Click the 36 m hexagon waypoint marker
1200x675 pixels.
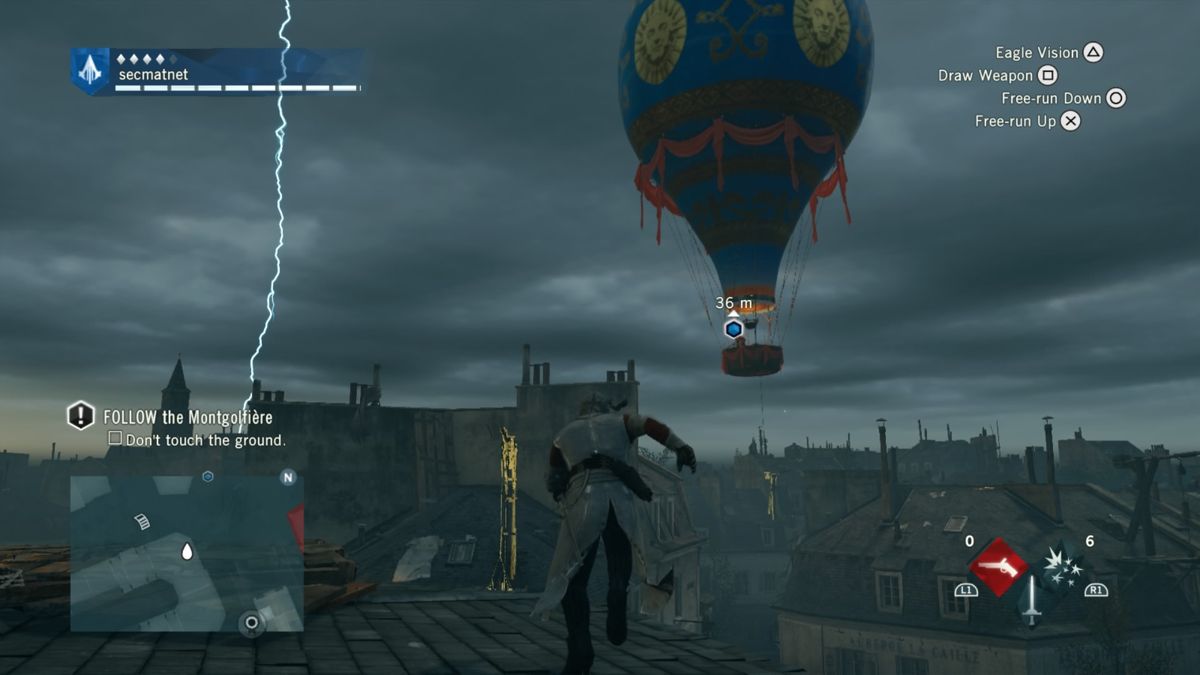(x=733, y=328)
